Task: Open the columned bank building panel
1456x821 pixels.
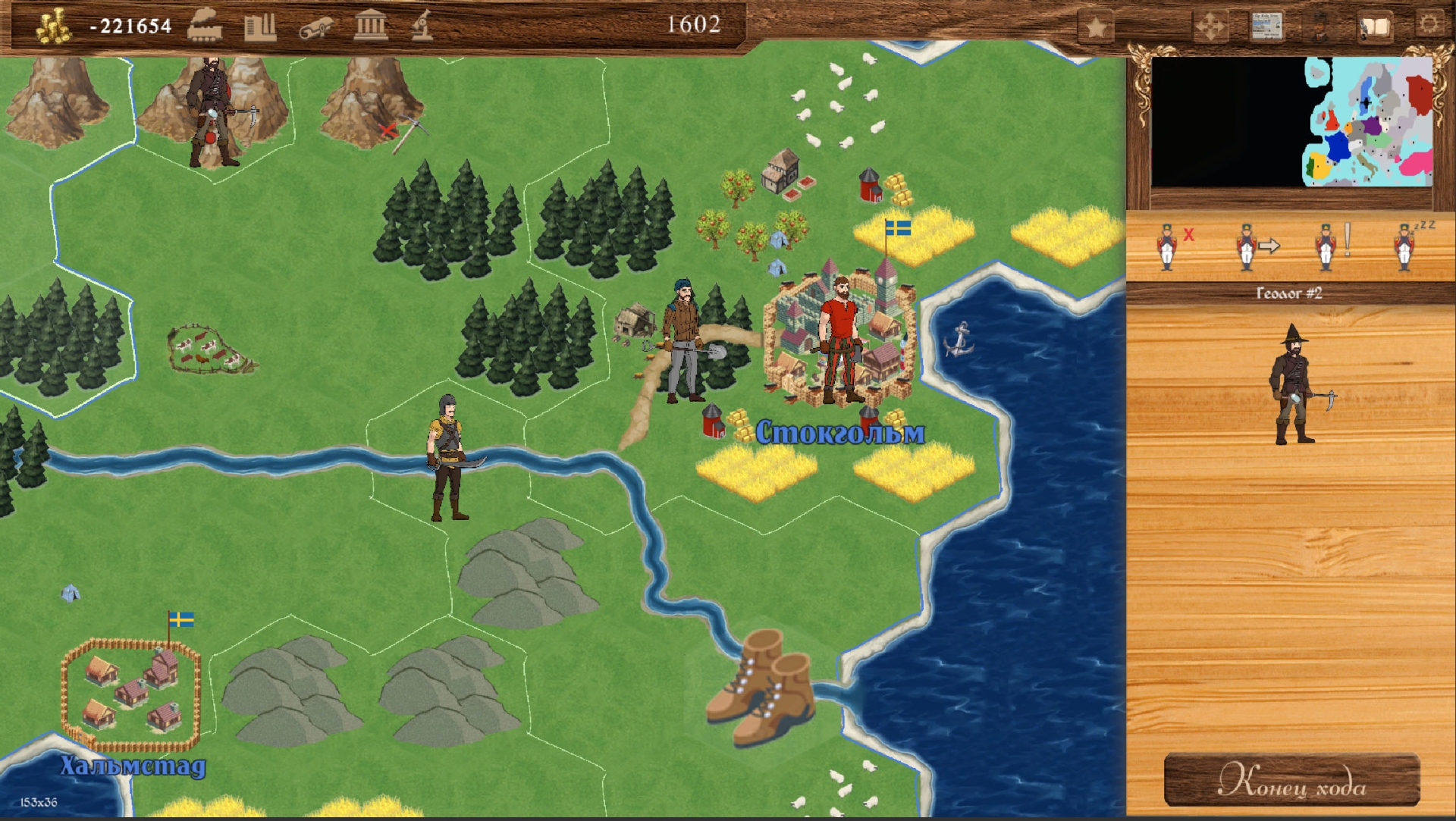Action: tap(371, 26)
